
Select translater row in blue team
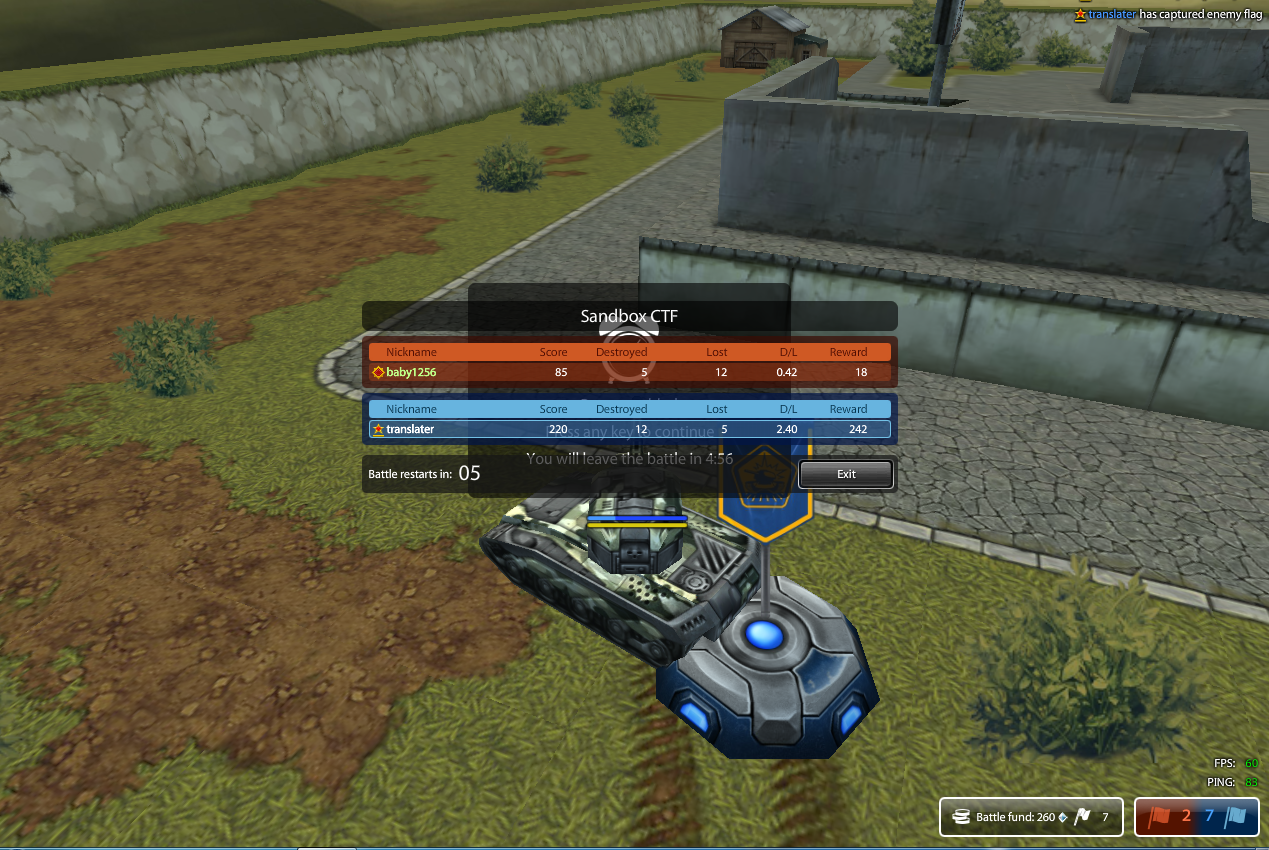click(629, 429)
